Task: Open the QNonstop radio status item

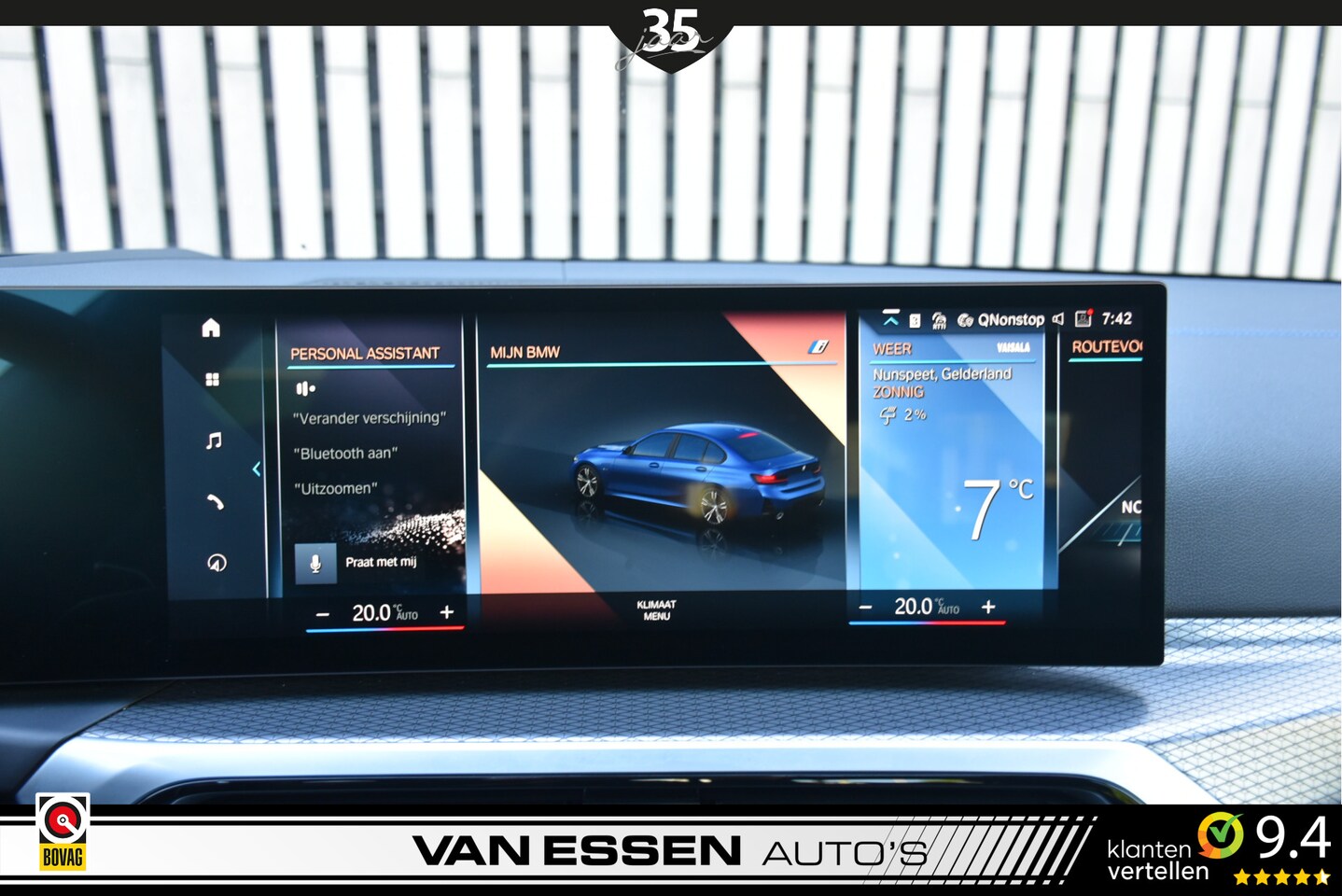Action: (x=1001, y=320)
